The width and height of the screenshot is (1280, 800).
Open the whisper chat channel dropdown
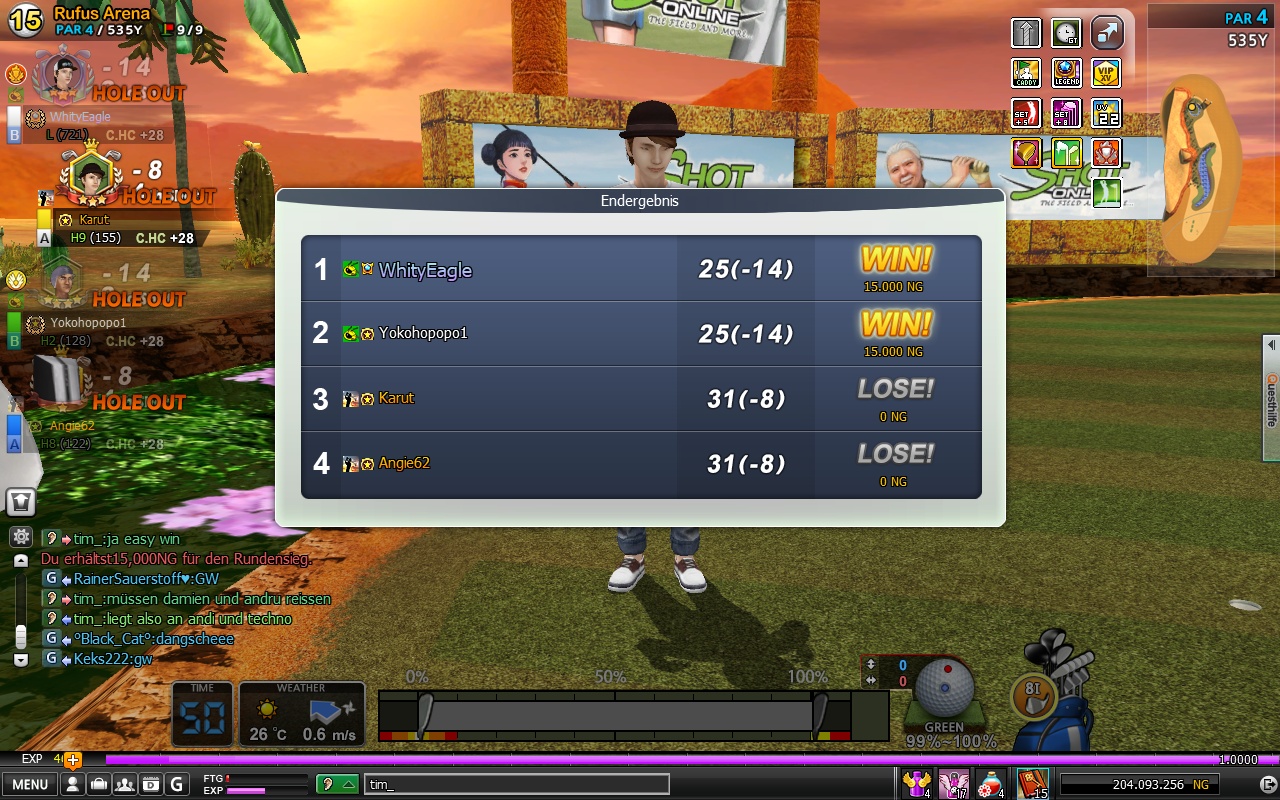coord(338,785)
